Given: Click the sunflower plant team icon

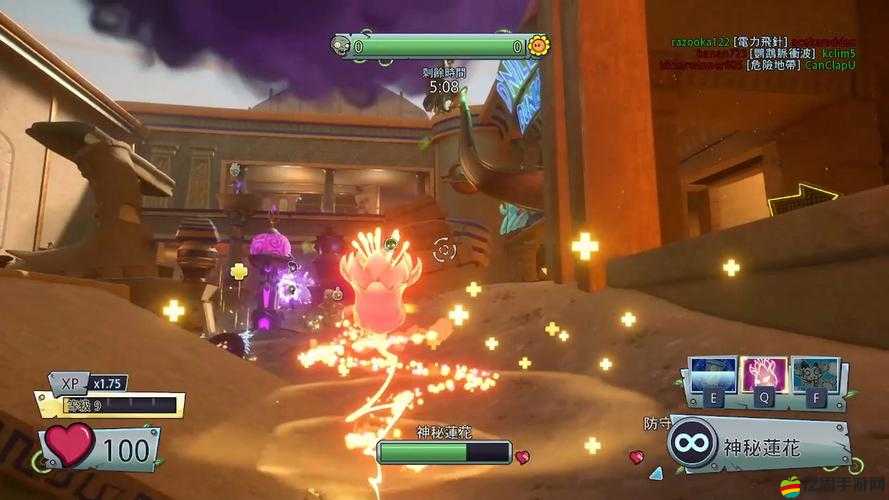Looking at the screenshot, I should click(538, 45).
